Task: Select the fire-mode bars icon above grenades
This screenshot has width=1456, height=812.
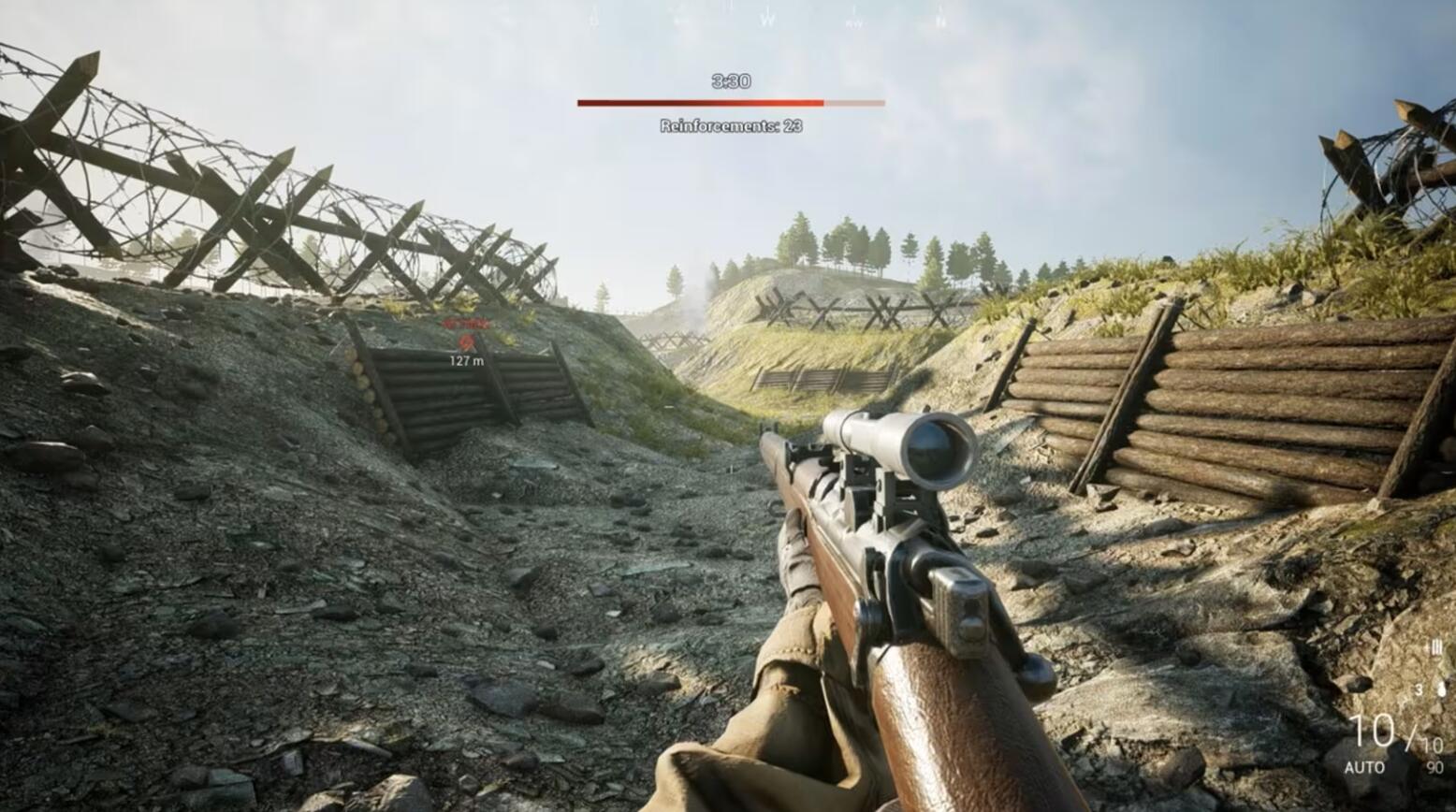Action: pyautogui.click(x=1435, y=648)
